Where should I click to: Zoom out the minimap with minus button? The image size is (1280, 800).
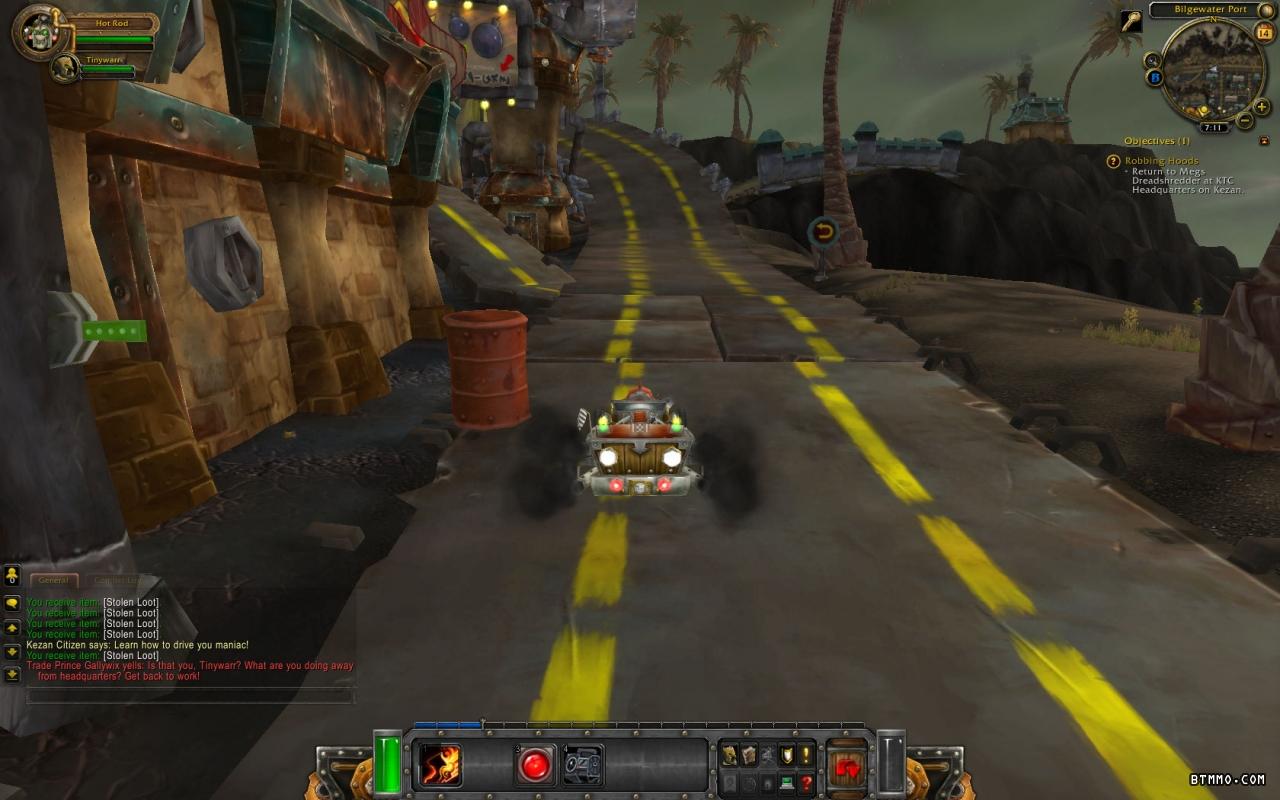pos(1245,121)
